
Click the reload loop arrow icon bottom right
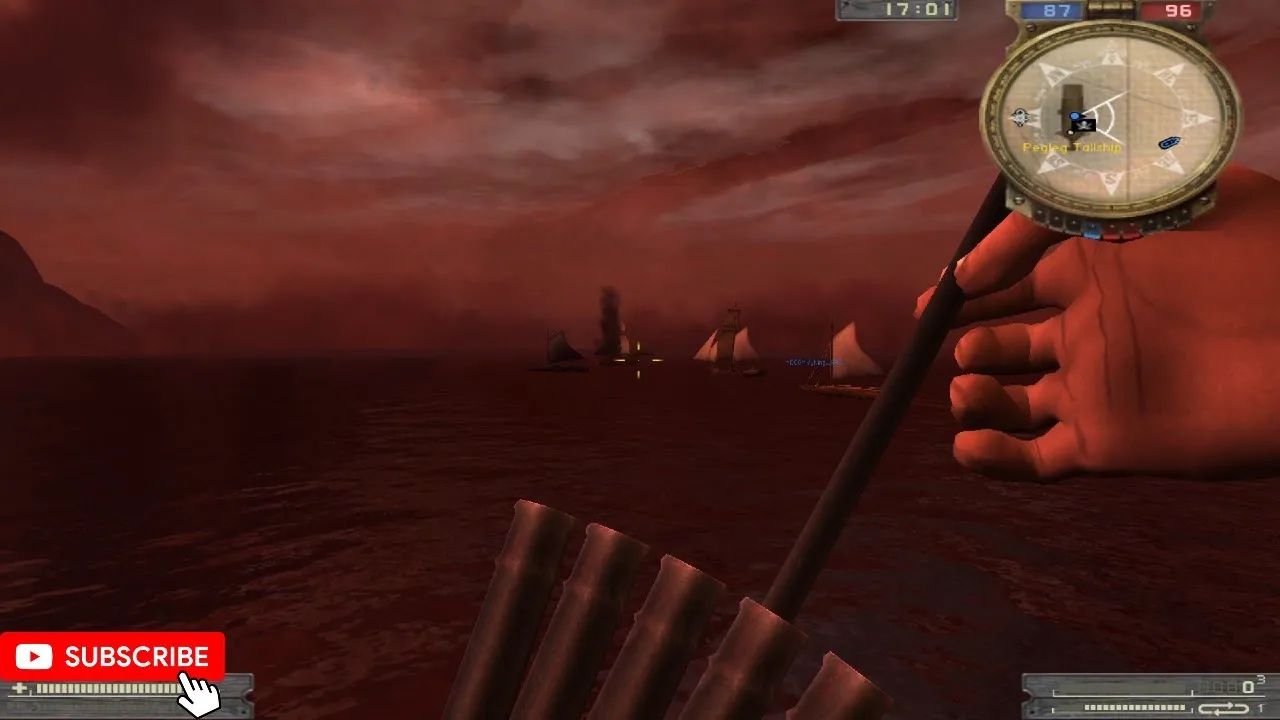pos(1224,709)
